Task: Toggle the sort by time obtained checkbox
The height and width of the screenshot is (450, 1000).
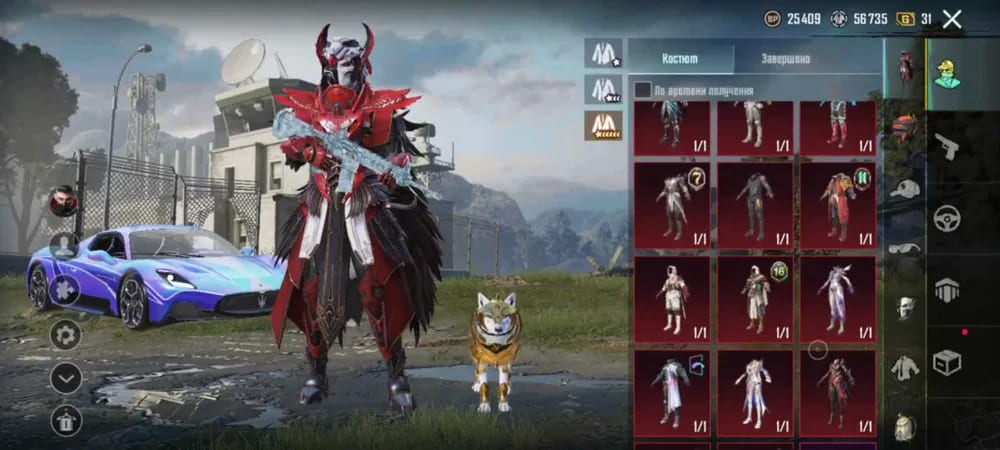Action: [x=643, y=90]
